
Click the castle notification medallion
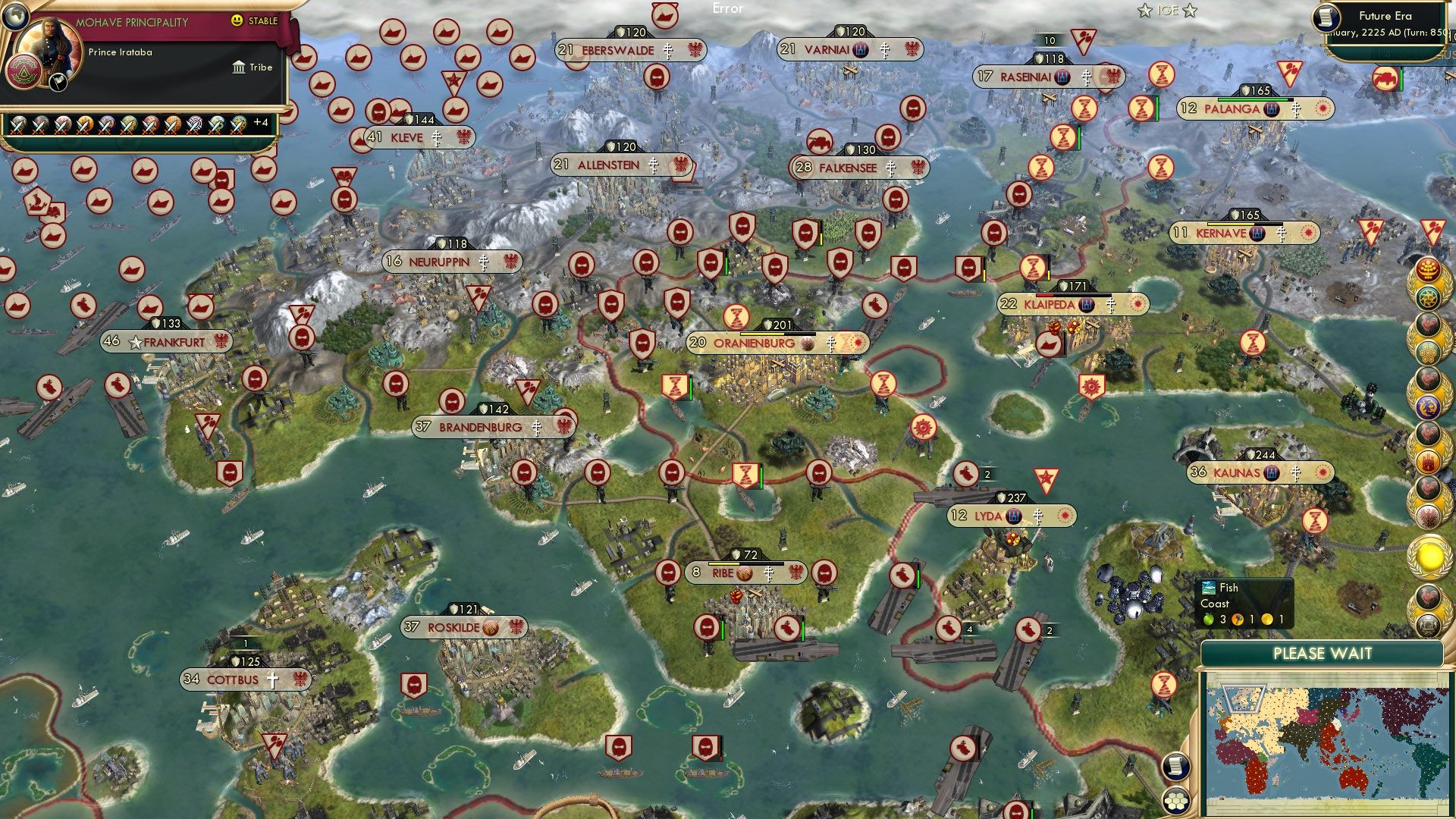1429,460
